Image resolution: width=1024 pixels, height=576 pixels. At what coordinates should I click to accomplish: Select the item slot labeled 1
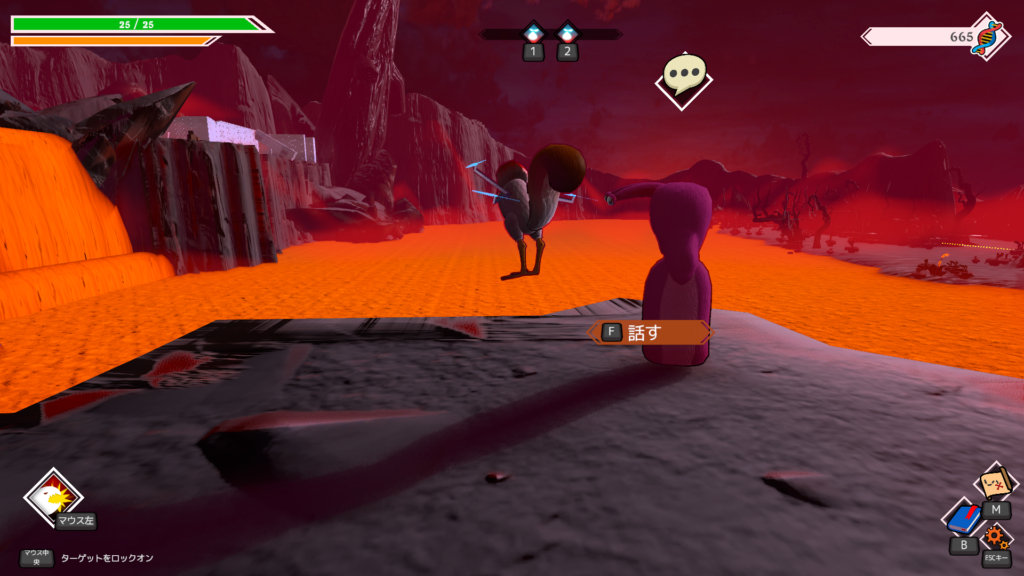(534, 33)
